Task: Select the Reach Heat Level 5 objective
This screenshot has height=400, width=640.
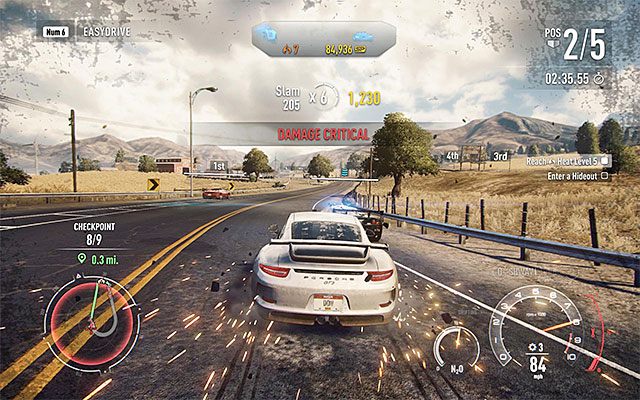Action: pos(588,161)
